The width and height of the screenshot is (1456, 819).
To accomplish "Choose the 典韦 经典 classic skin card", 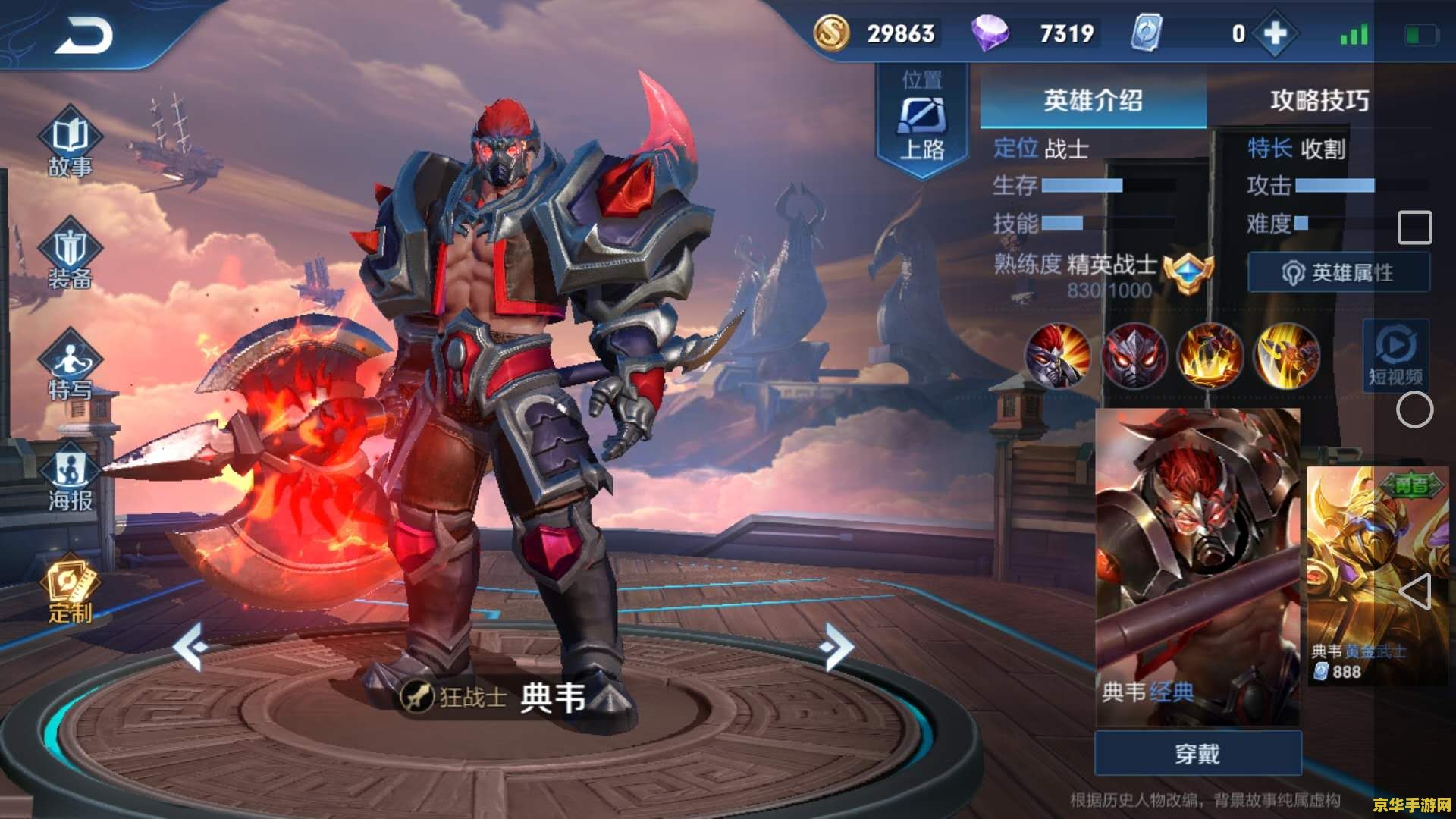I will pyautogui.click(x=1197, y=565).
